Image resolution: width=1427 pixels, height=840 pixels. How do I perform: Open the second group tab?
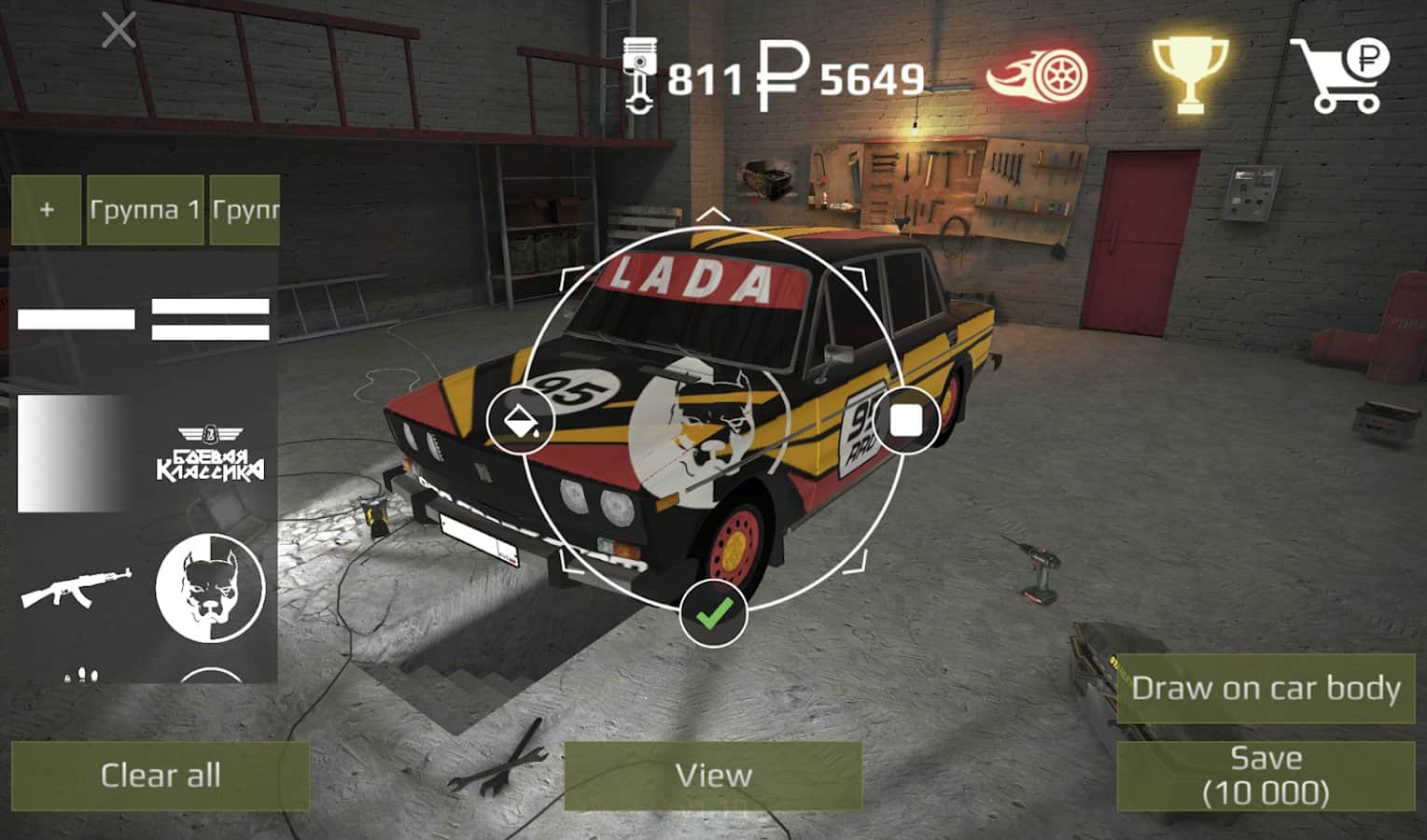tap(246, 210)
